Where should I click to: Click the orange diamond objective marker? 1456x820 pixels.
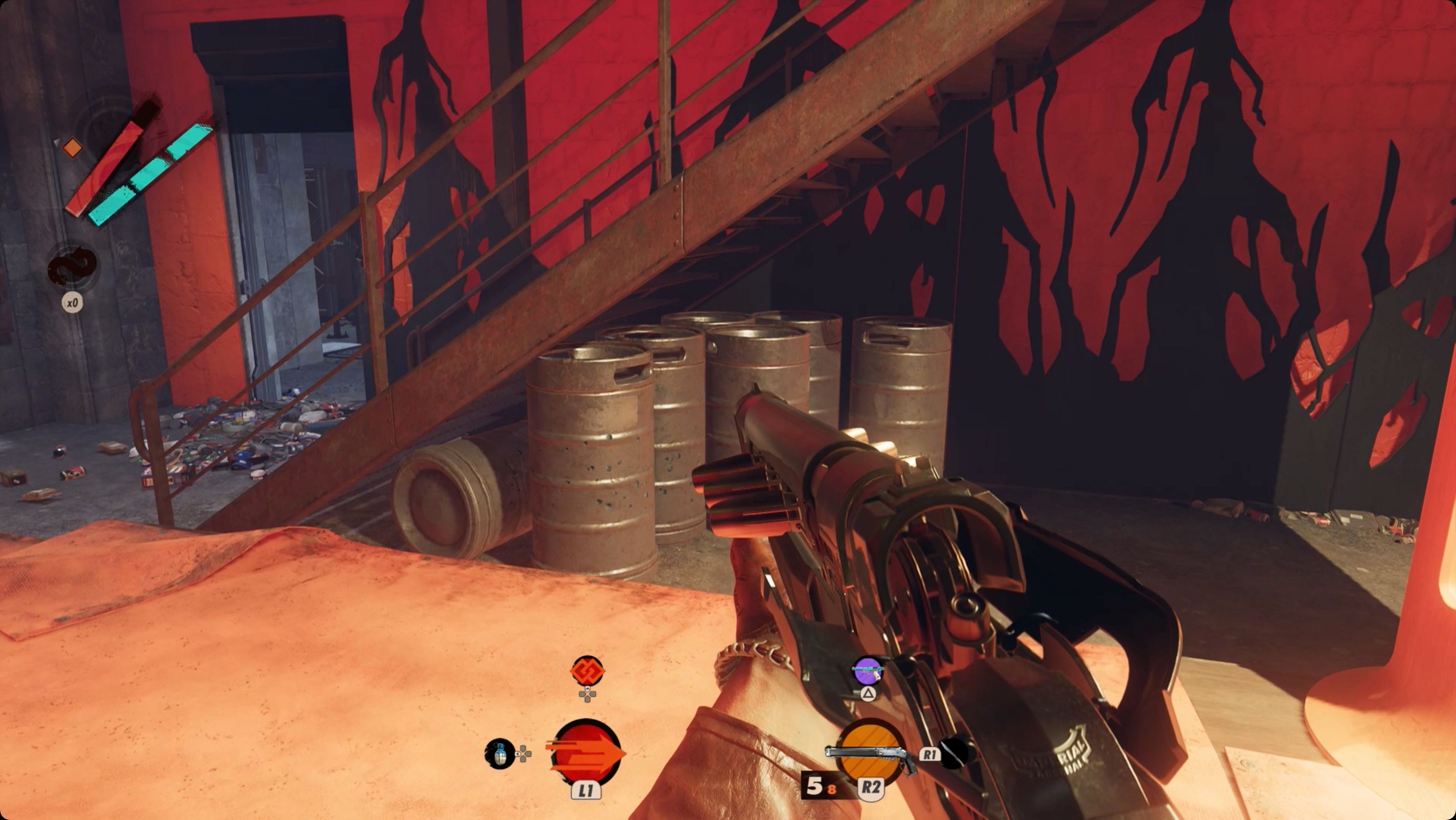click(72, 148)
